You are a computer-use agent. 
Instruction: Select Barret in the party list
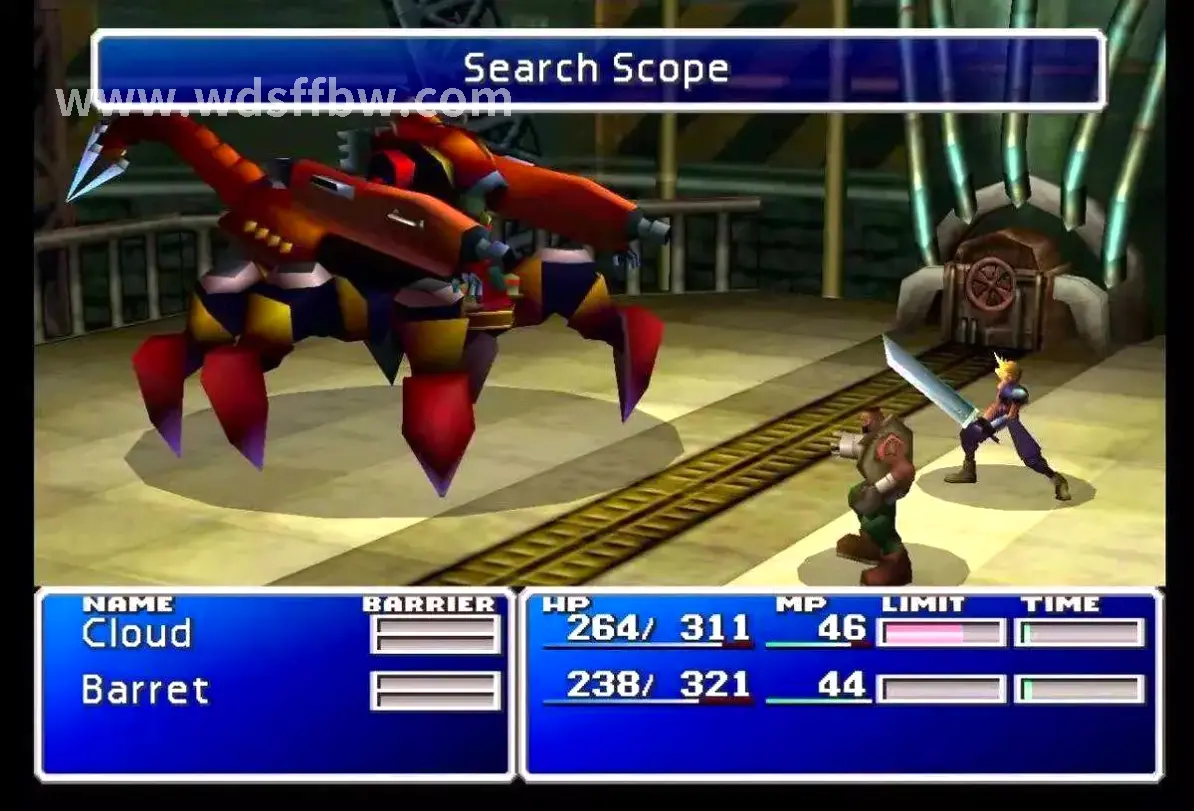145,690
